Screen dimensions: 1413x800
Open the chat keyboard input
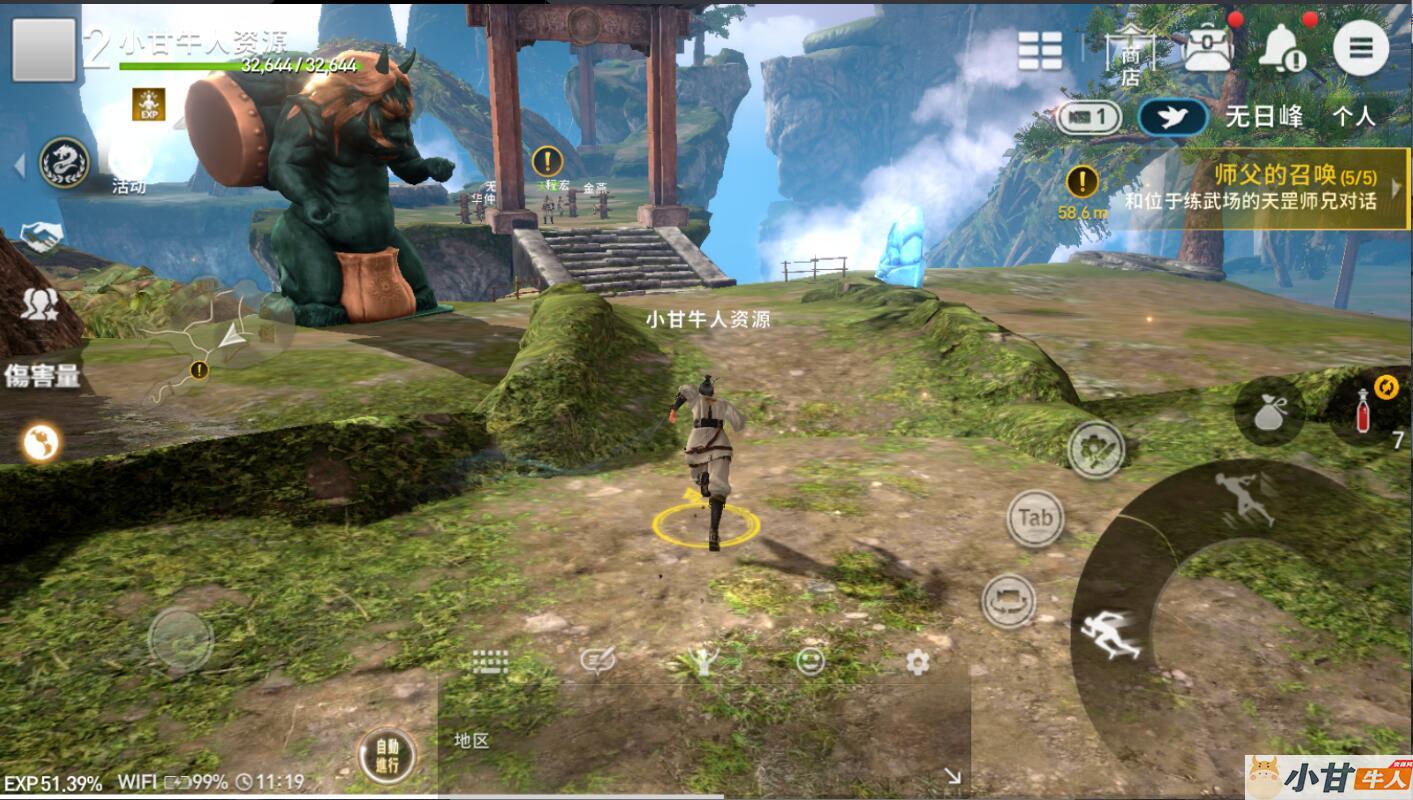click(x=490, y=661)
